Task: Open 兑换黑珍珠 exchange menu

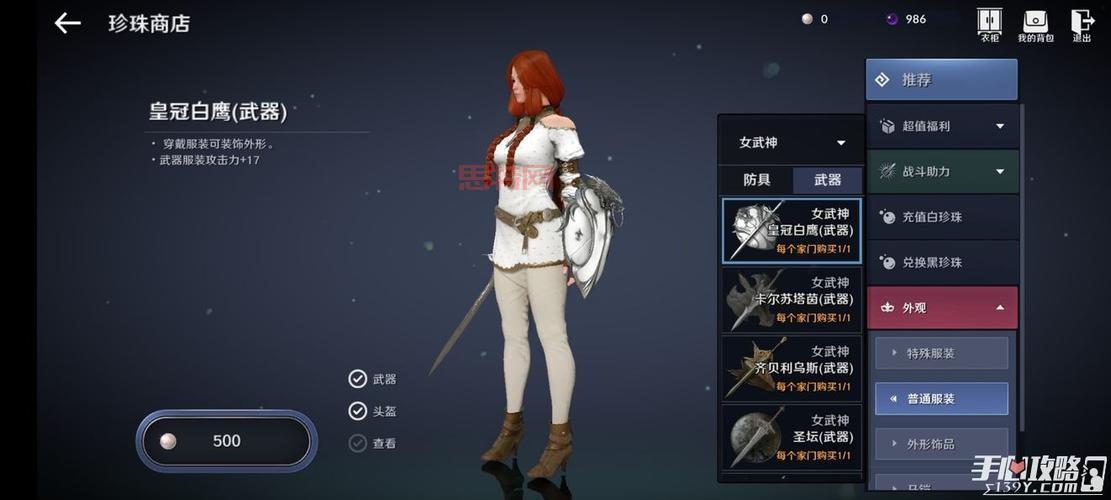Action: click(x=942, y=262)
